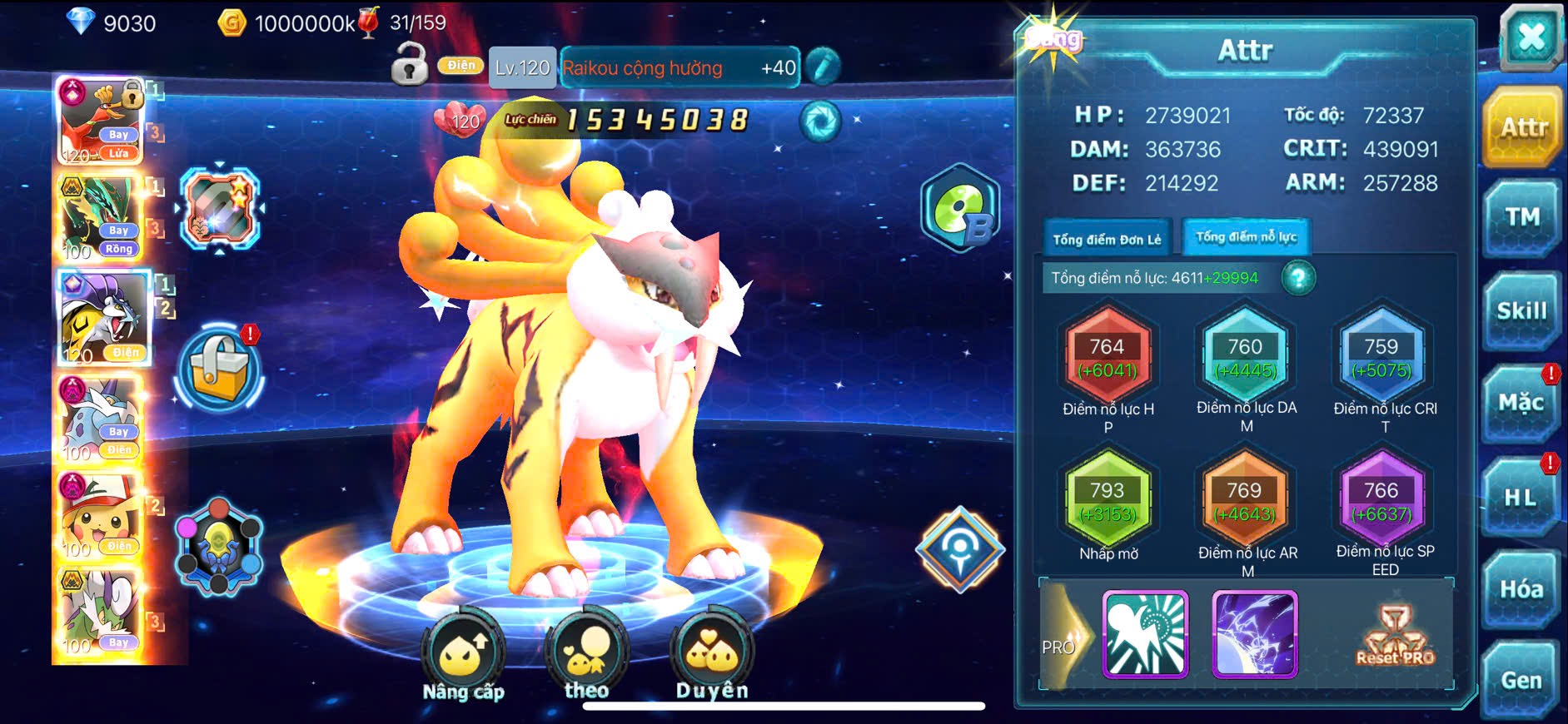
Task: Open the yellow basket bag icon
Action: [x=219, y=369]
